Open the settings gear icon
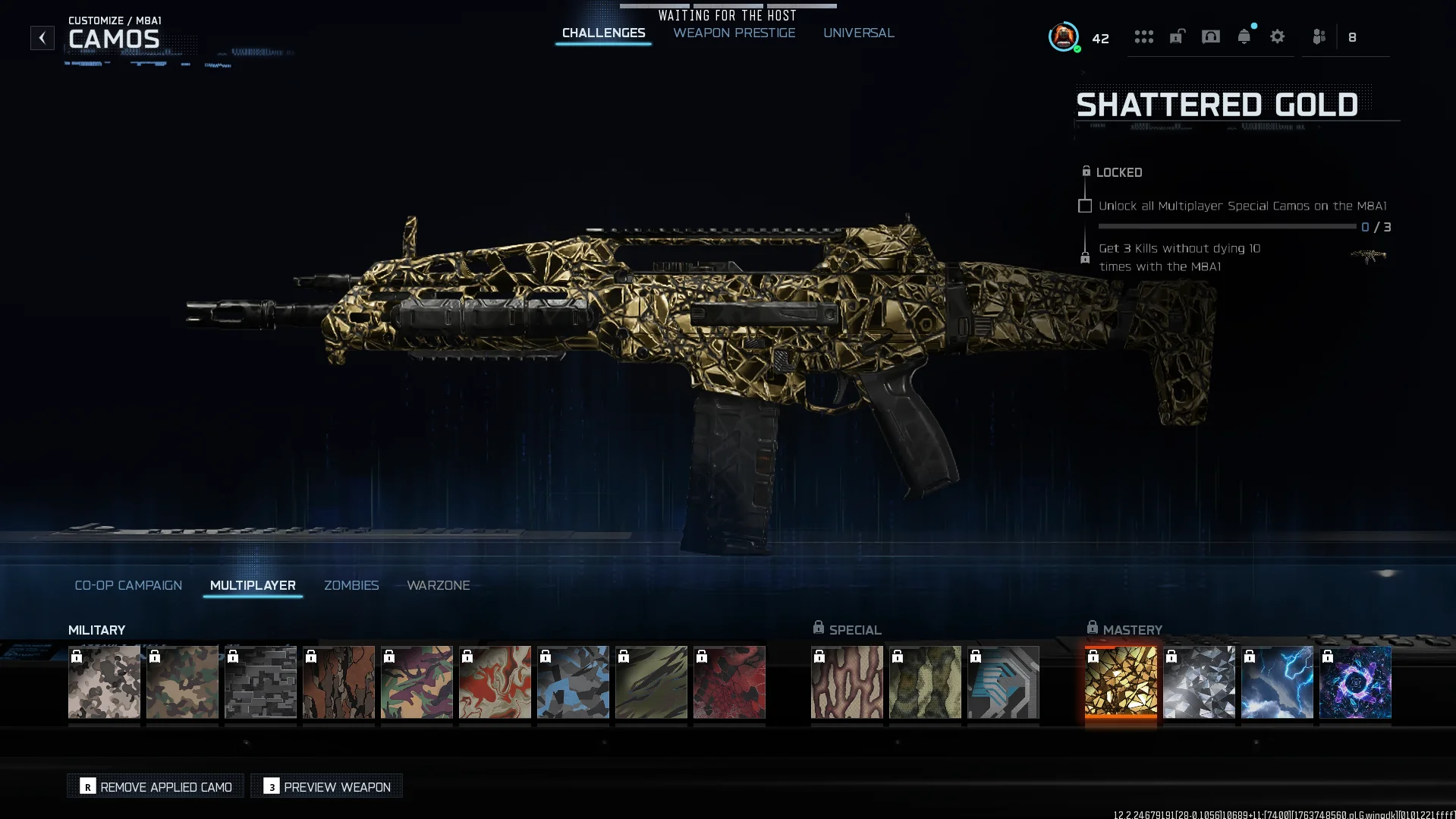Viewport: 1456px width, 819px height. [1278, 36]
